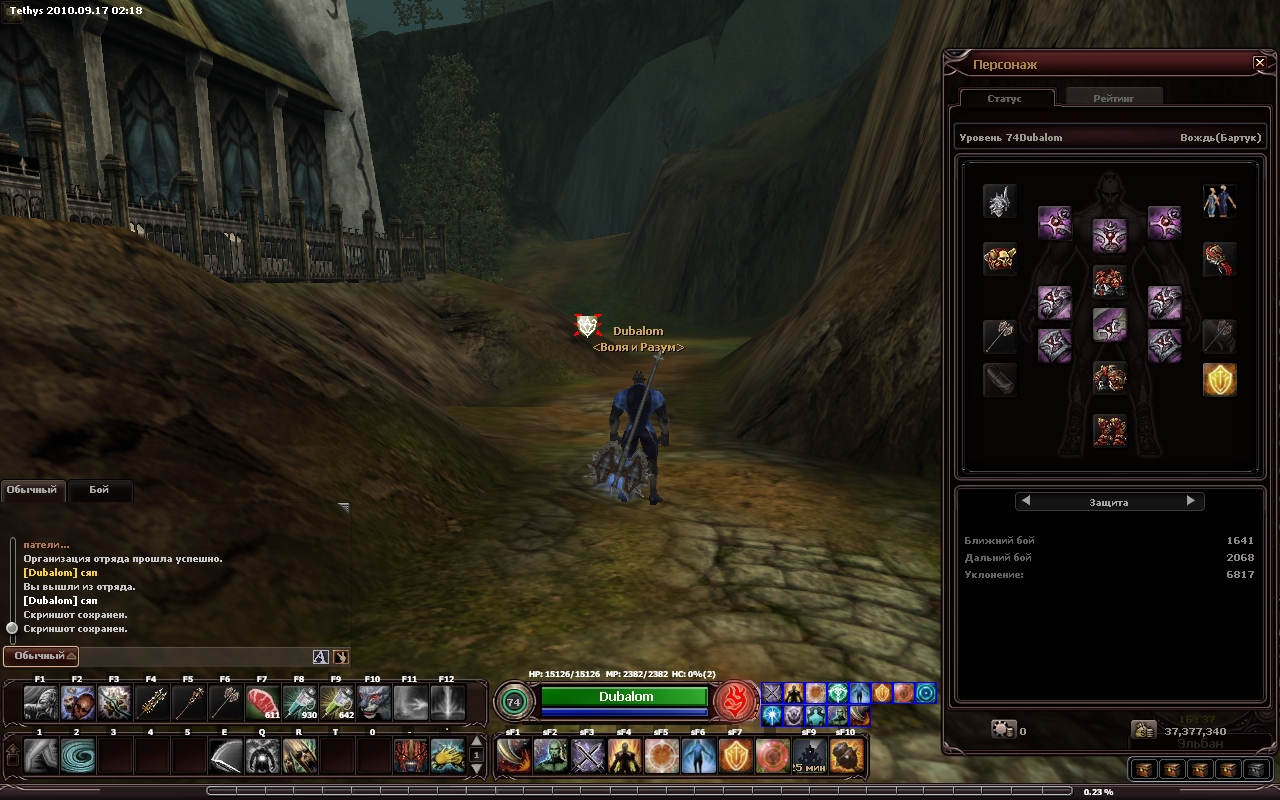Open the Обычный chat channel dropdown
The image size is (1280, 800).
[40, 656]
